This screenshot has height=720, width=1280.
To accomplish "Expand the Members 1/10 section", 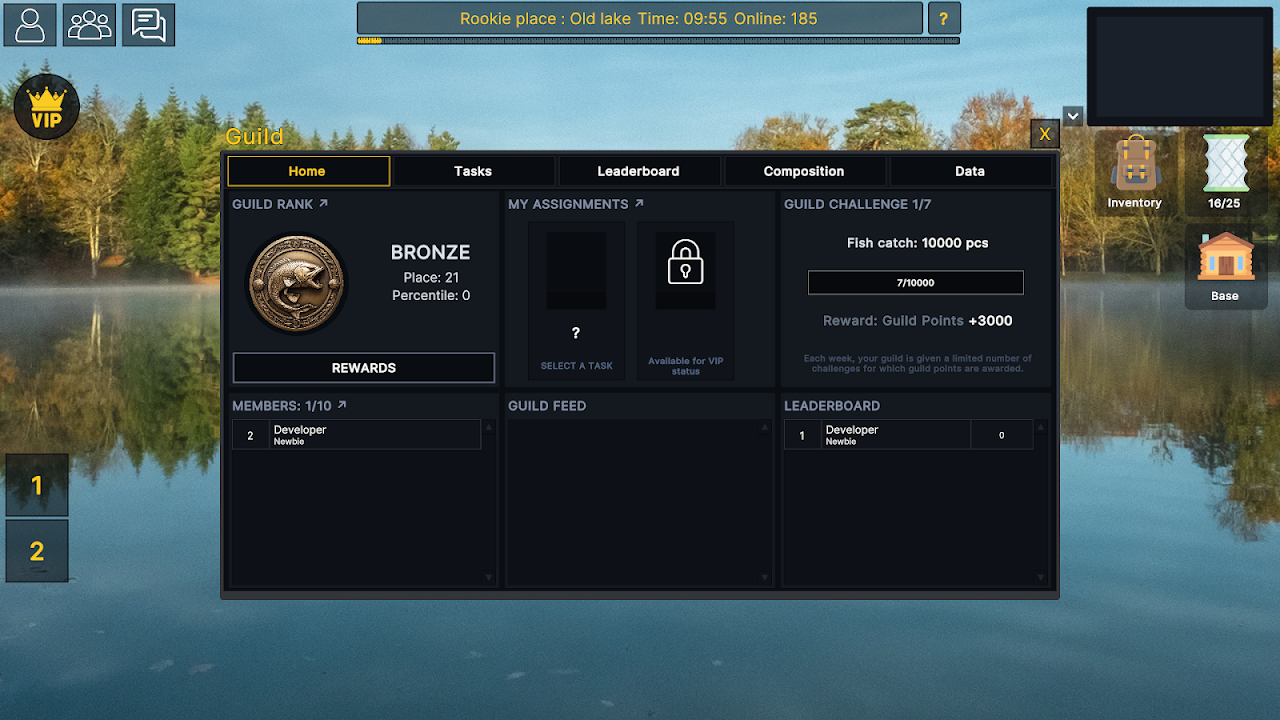I will point(340,405).
